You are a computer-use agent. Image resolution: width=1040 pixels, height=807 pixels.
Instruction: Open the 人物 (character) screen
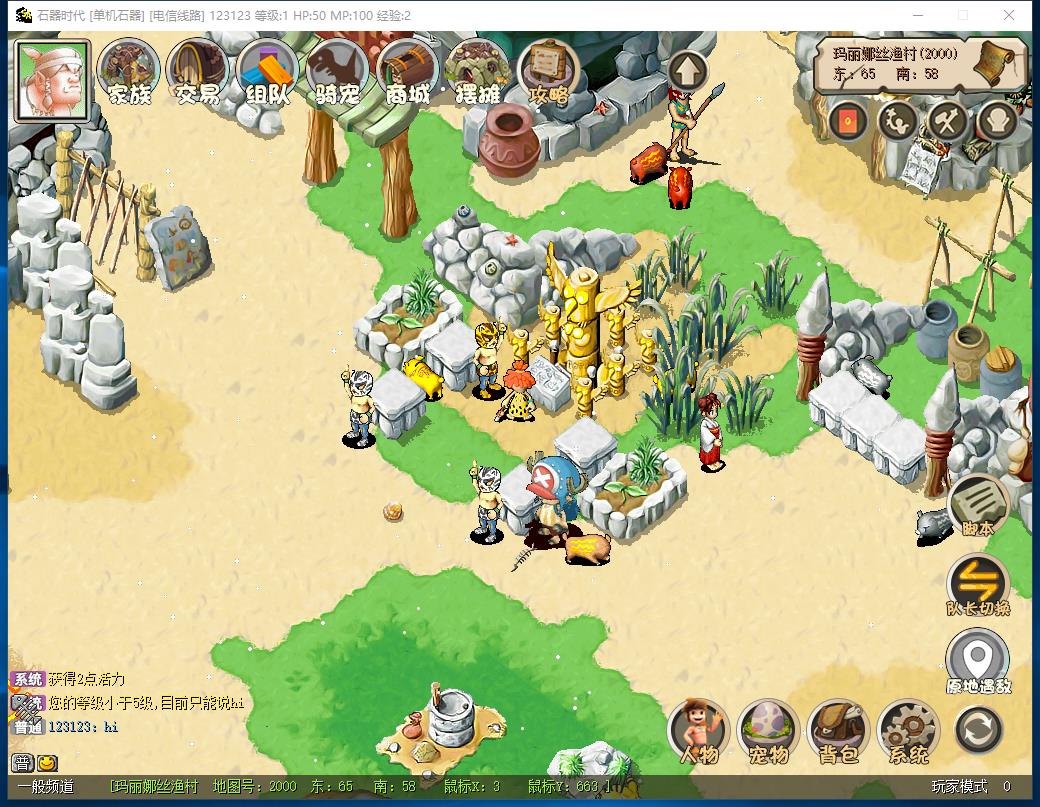pos(699,731)
